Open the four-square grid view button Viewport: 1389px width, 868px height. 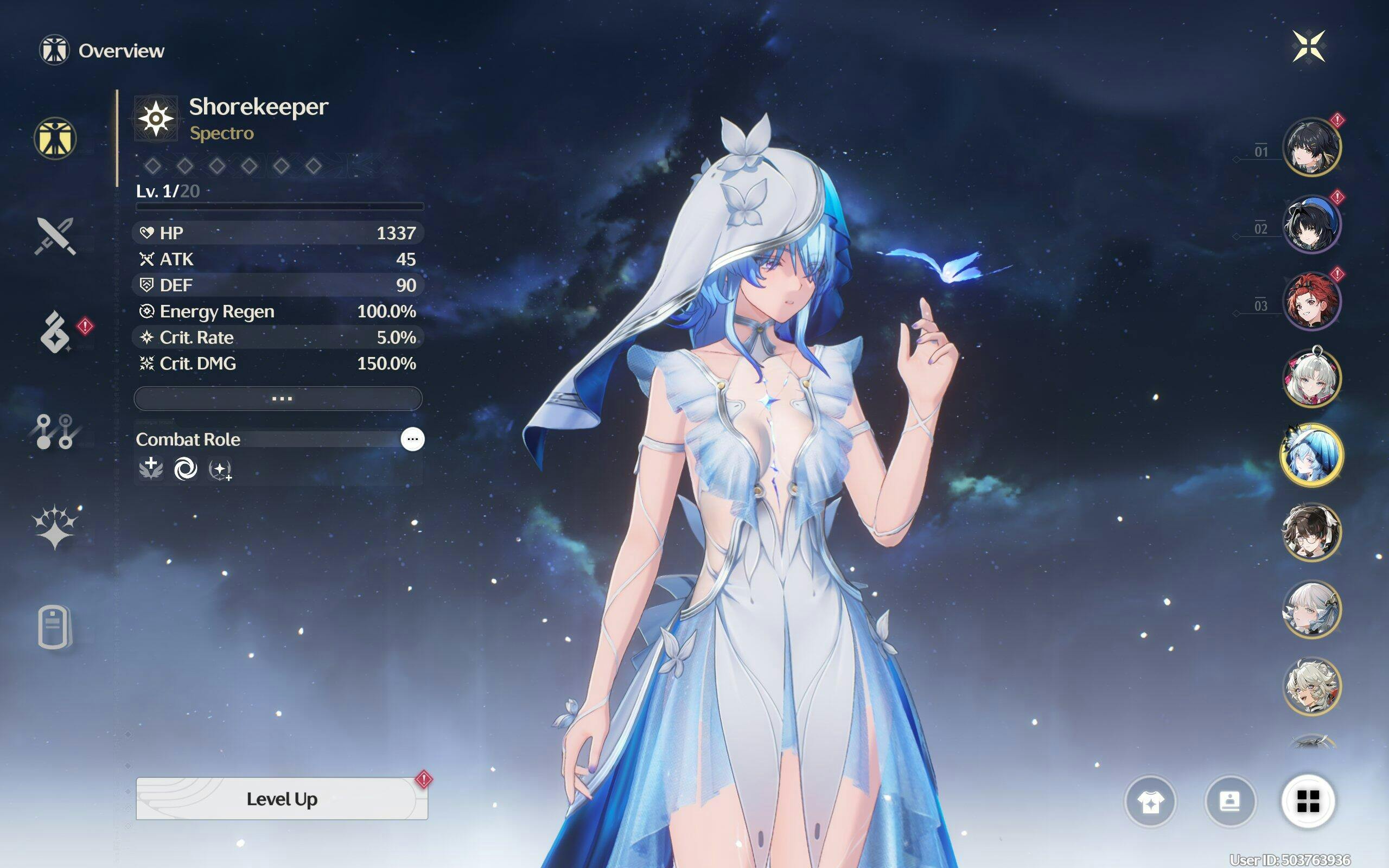click(x=1308, y=801)
